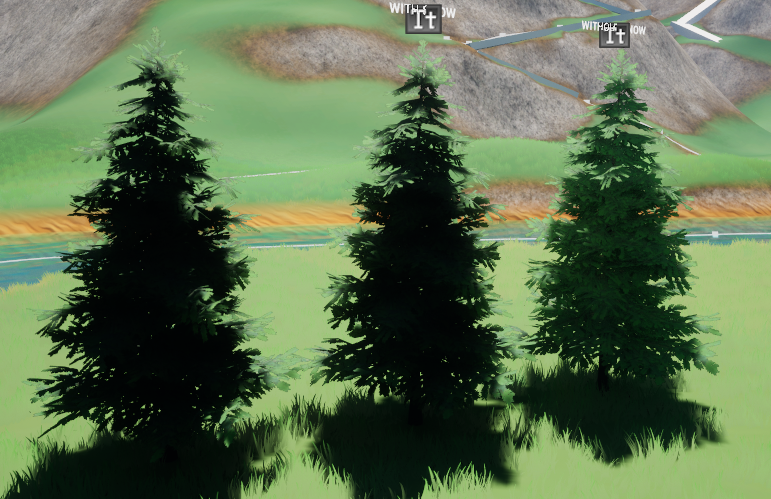Select the text icon labeled 'Without Shadow'
Screen dimensions: 771x499
point(614,35)
